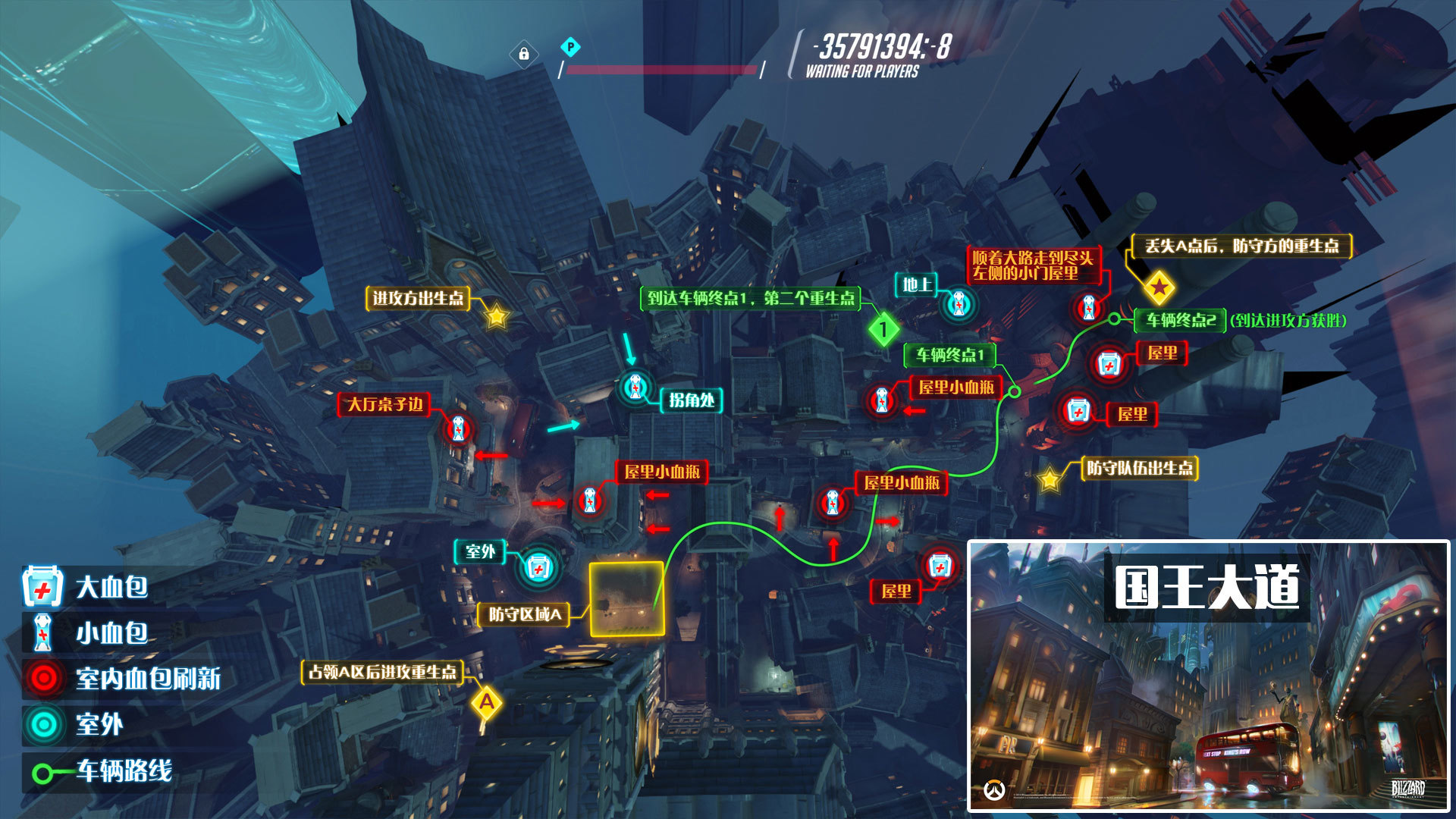Select the cyan P payload marker icon
The image size is (1456, 819).
570,48
